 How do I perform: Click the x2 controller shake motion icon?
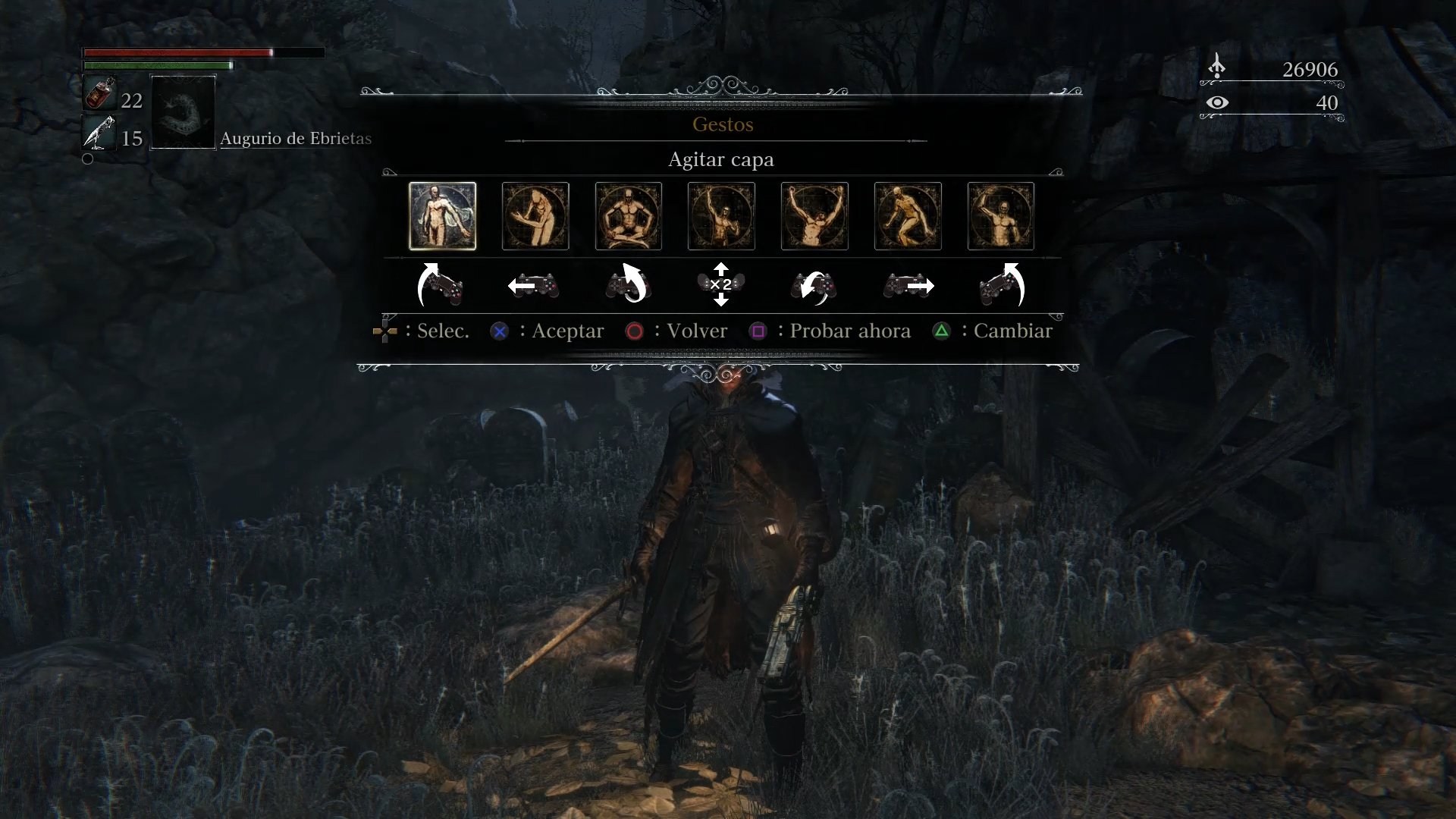(721, 285)
